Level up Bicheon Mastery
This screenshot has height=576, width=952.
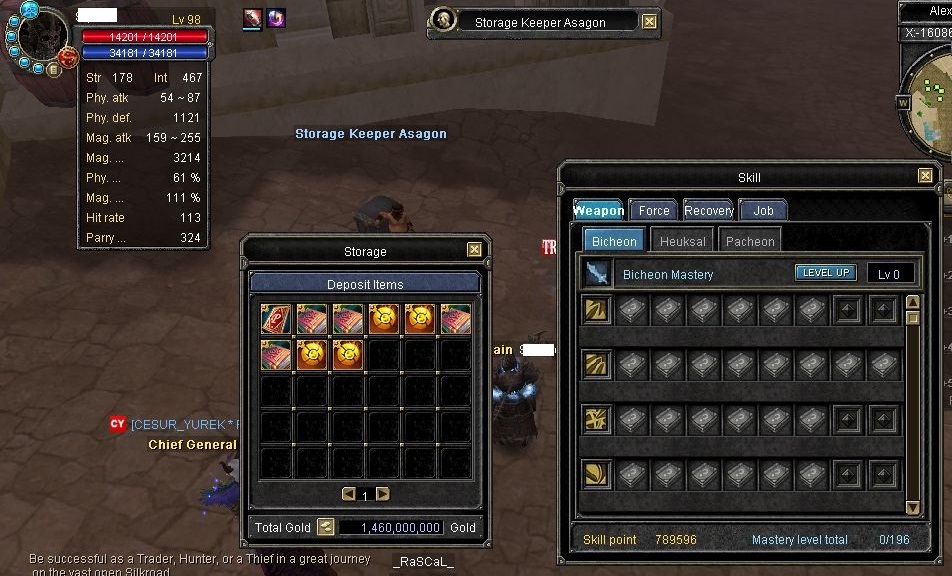tap(825, 272)
